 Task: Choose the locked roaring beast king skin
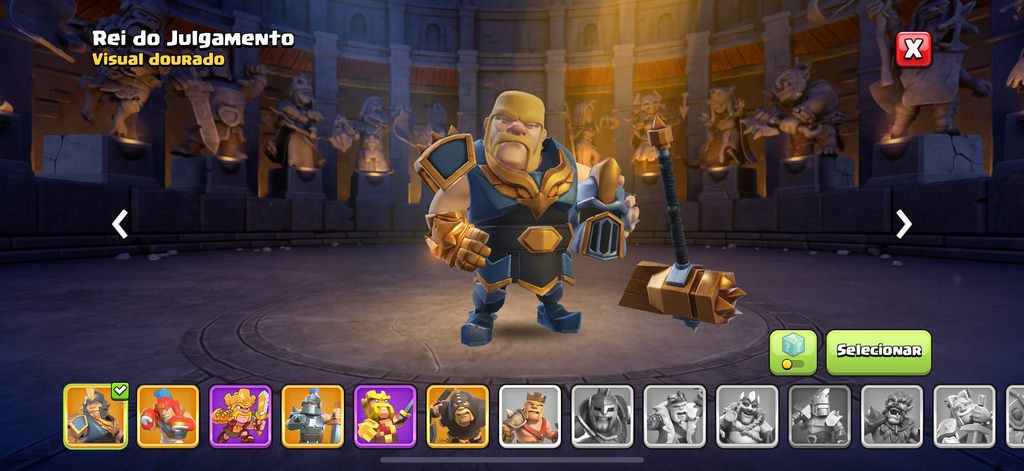click(x=892, y=416)
